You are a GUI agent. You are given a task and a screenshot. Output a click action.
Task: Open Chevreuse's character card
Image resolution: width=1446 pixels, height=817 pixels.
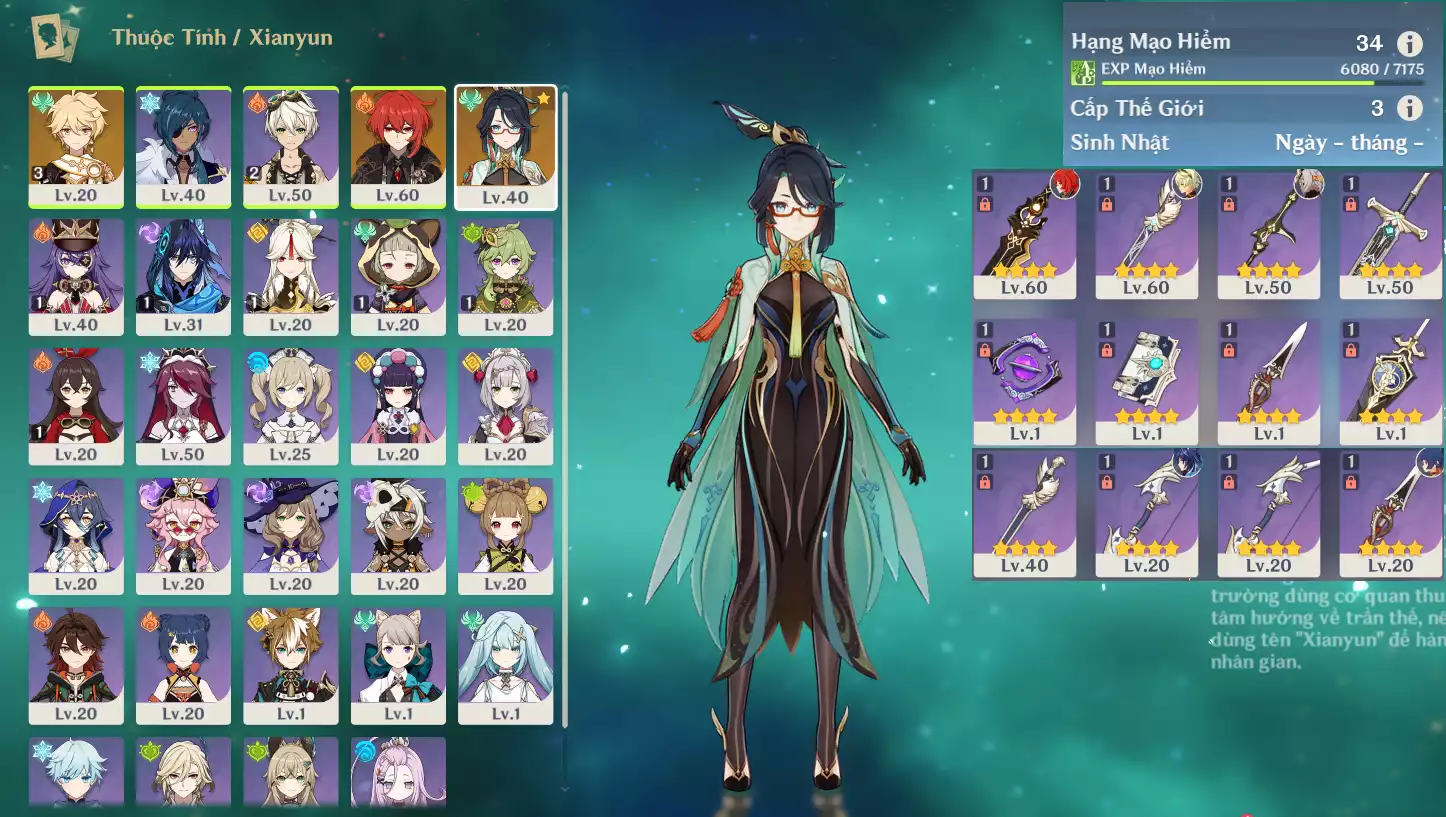coord(76,277)
